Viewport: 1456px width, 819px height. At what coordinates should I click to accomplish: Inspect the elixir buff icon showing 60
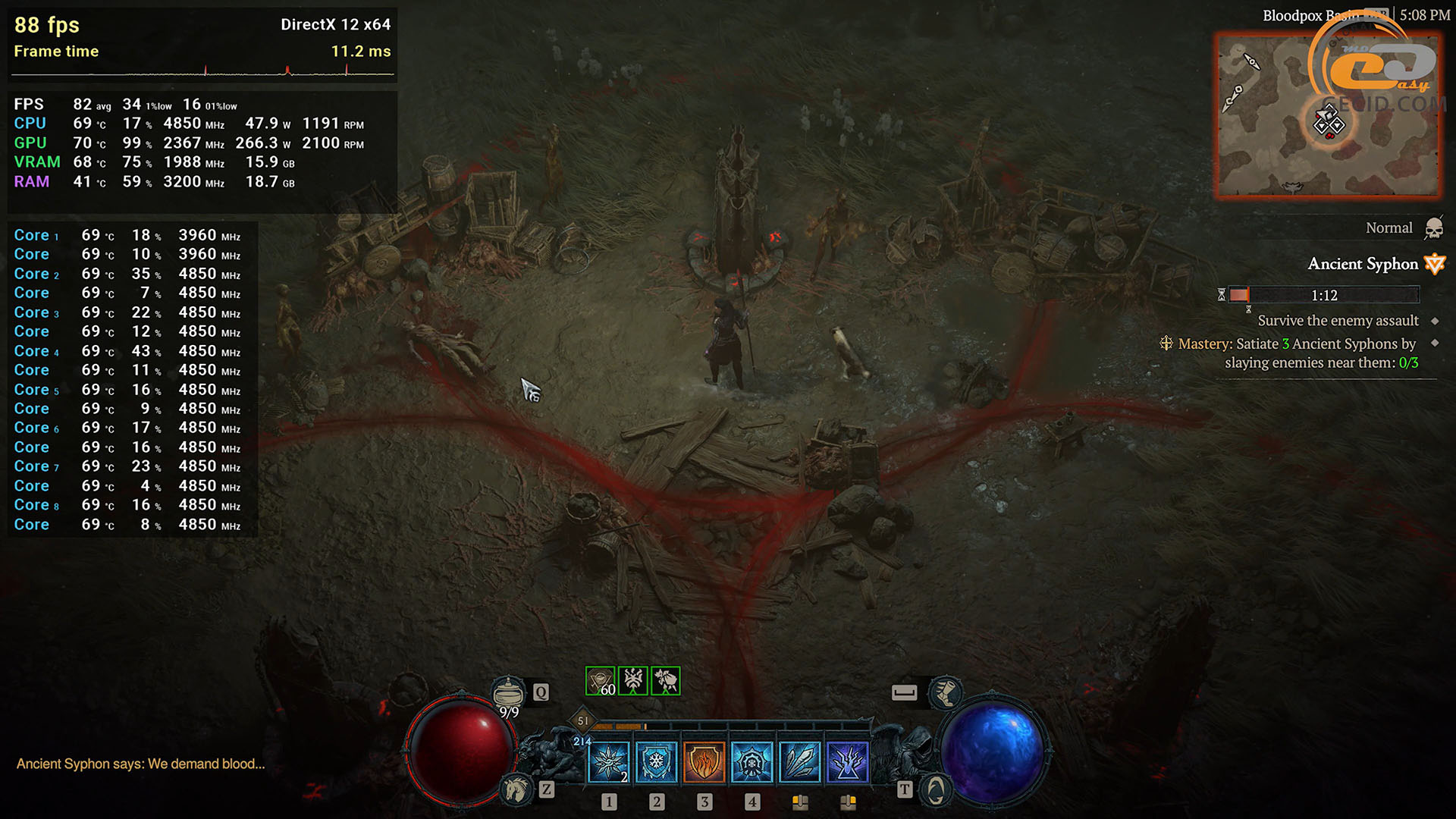click(600, 681)
